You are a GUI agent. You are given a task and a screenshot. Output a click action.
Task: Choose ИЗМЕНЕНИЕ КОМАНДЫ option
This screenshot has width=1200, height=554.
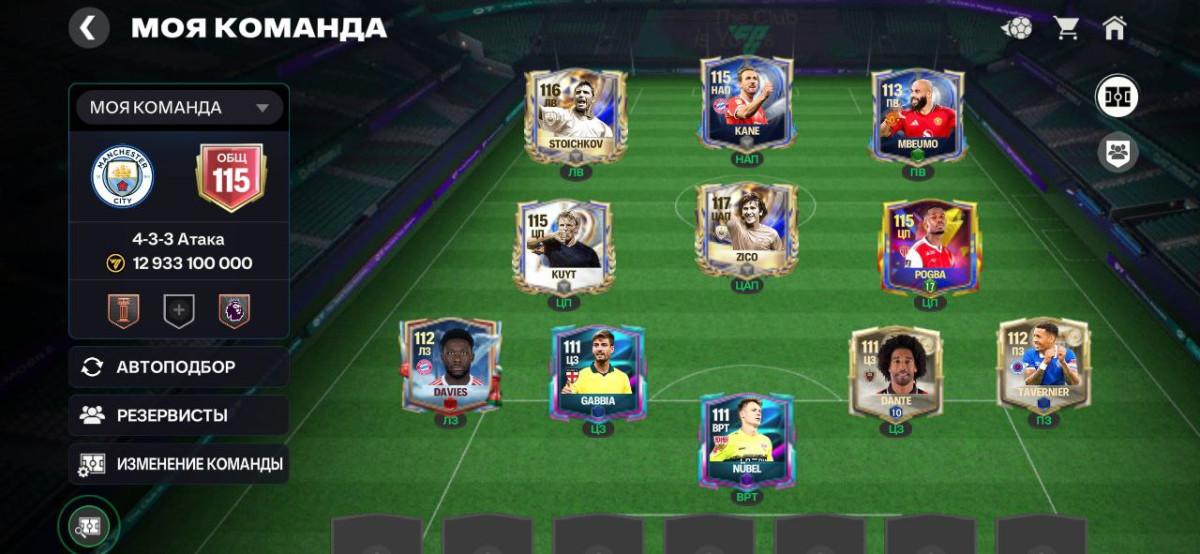point(178,464)
